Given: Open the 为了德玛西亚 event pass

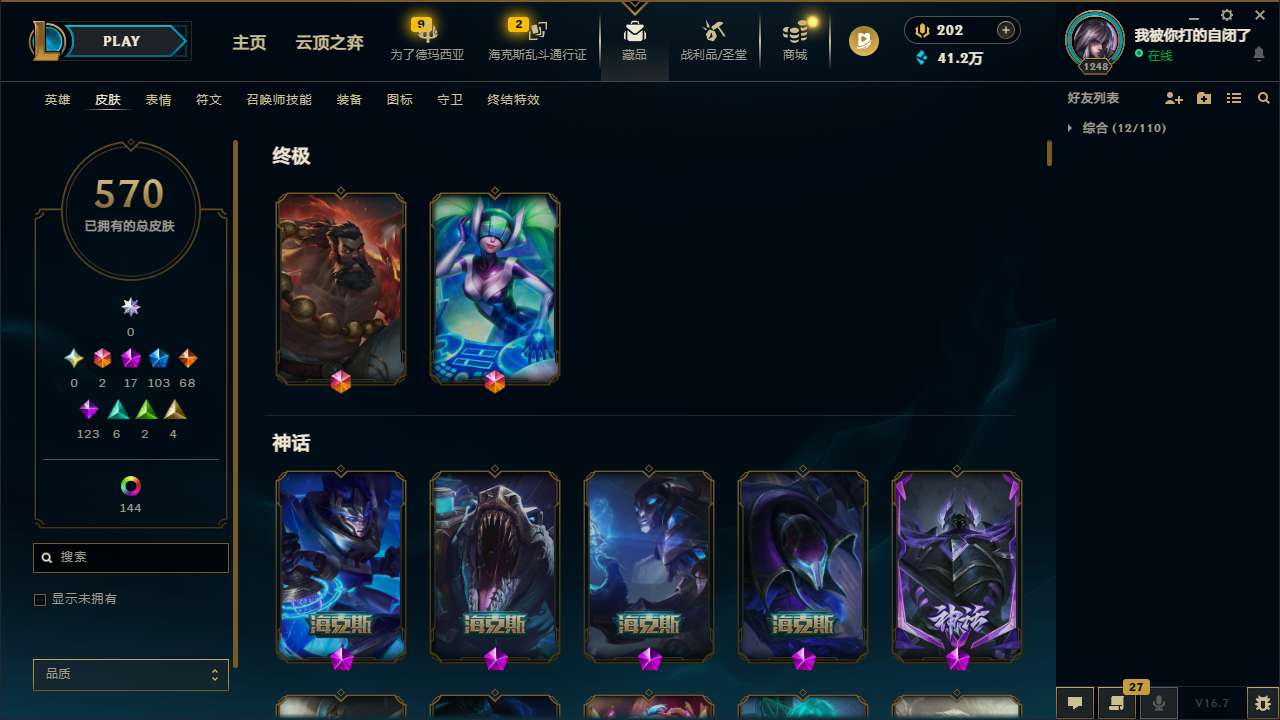Looking at the screenshot, I should pyautogui.click(x=427, y=40).
